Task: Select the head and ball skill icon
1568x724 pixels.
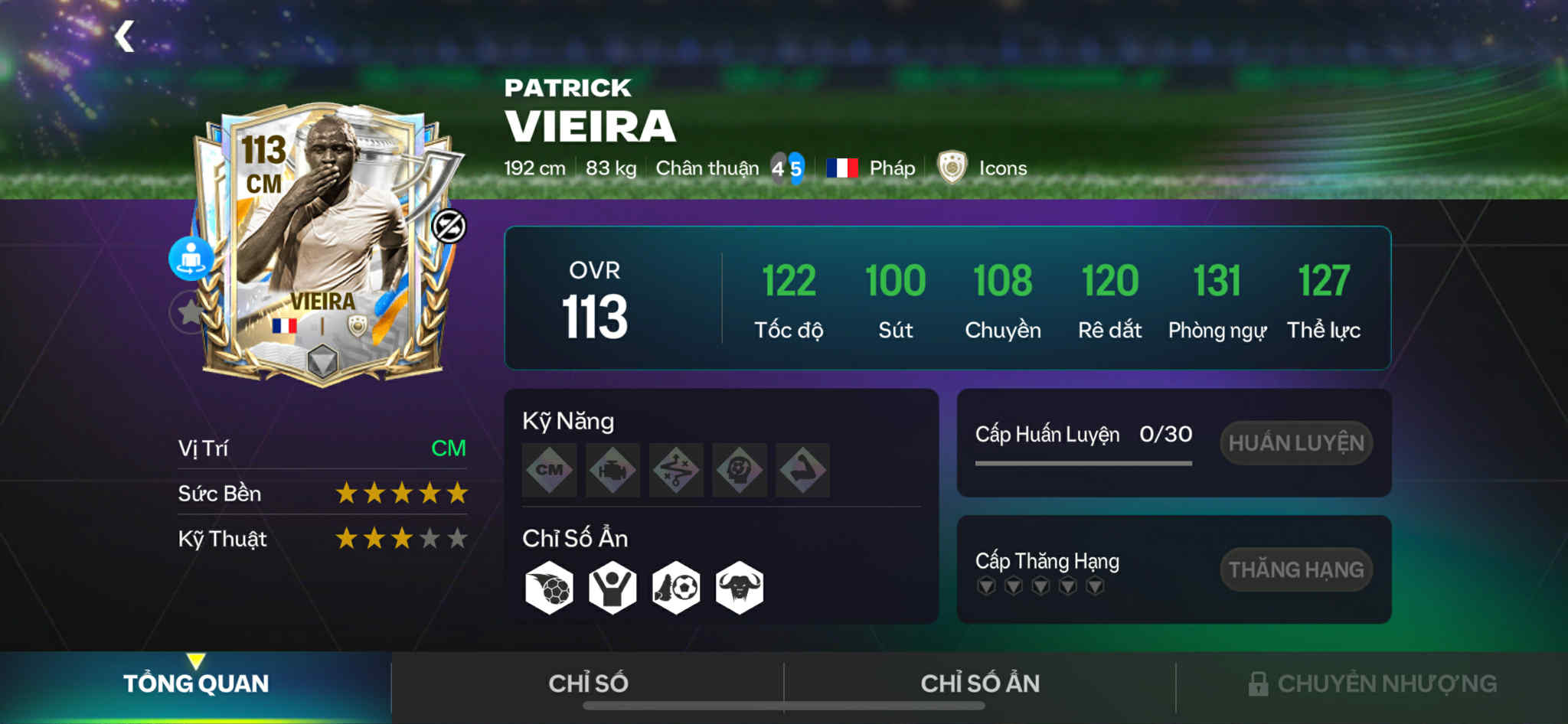Action: (740, 470)
